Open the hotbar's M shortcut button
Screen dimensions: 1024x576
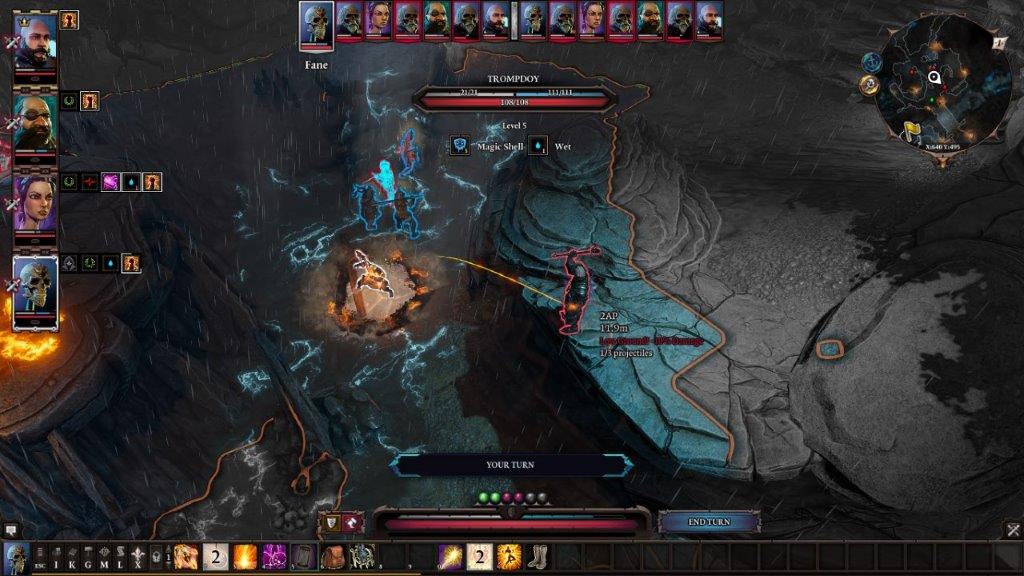click(x=104, y=557)
